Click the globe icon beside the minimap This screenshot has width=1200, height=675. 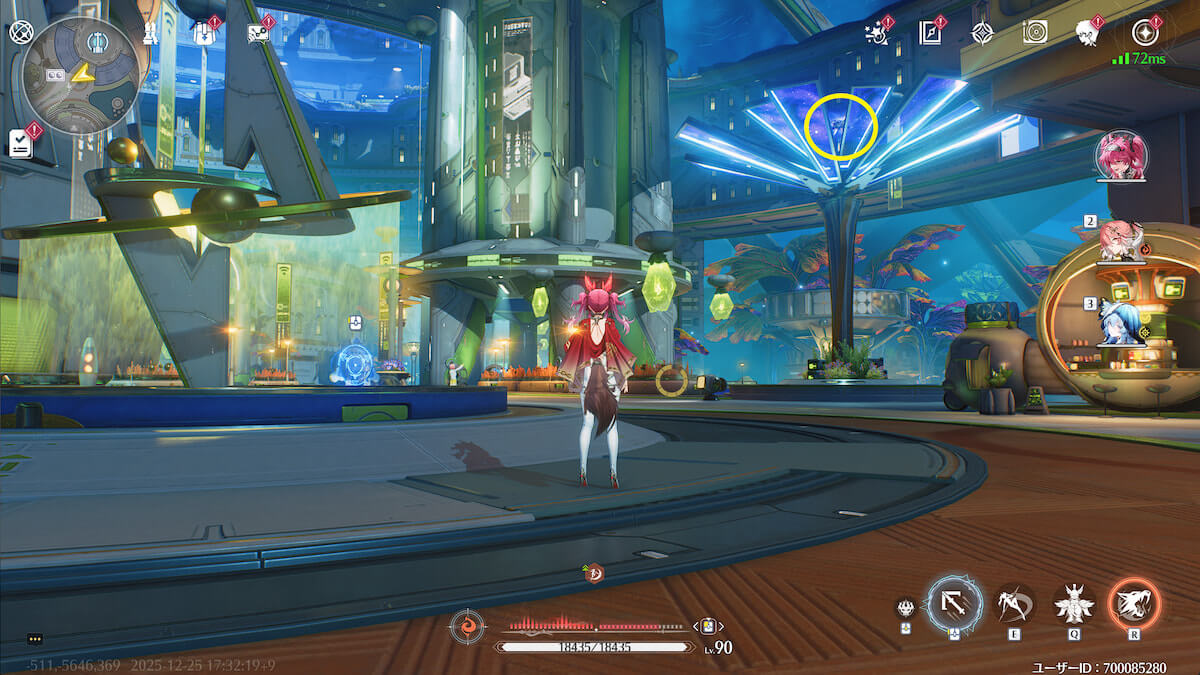point(21,32)
